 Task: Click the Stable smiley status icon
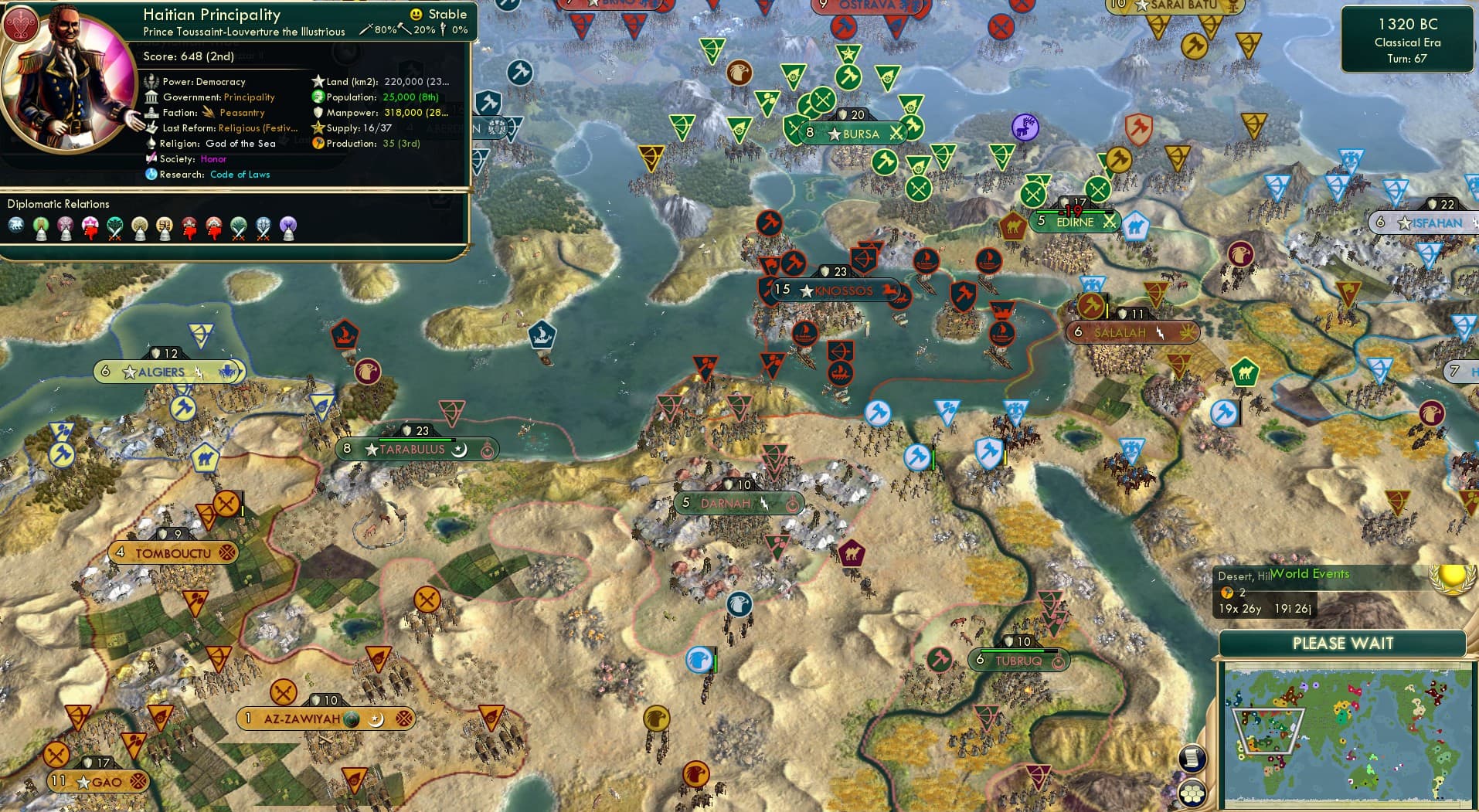[416, 14]
